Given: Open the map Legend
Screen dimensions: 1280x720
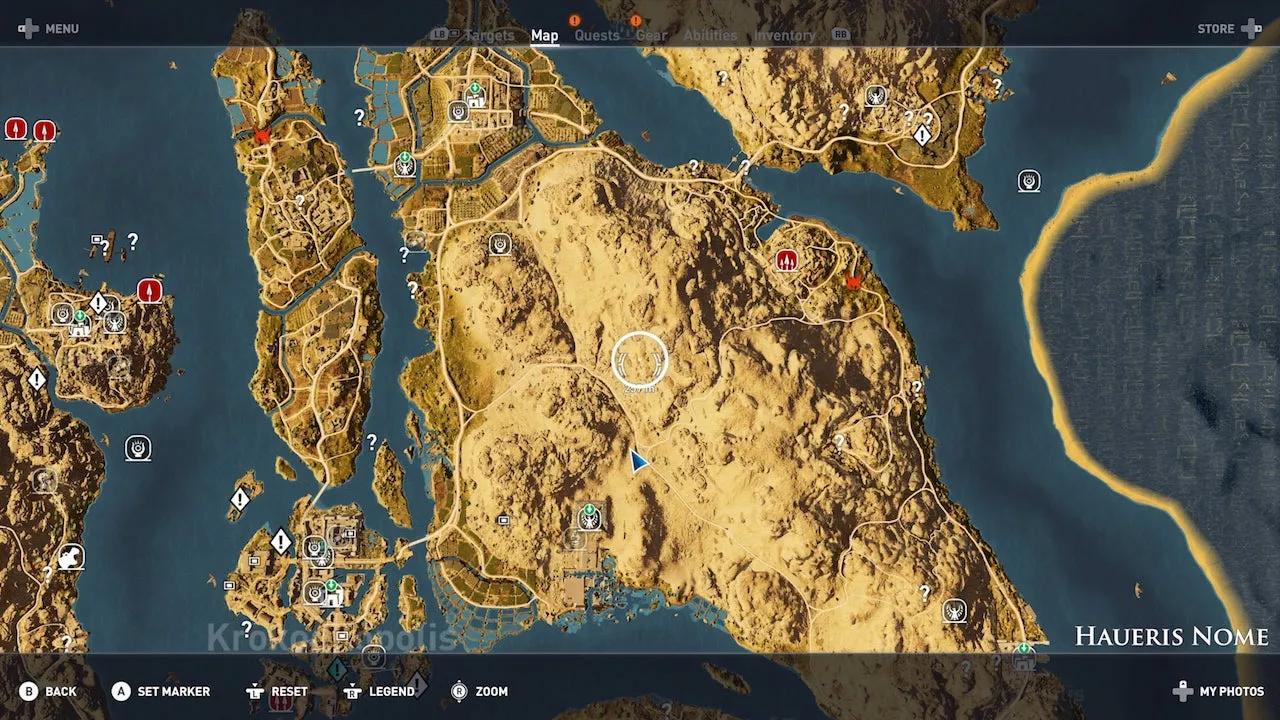Looking at the screenshot, I should click(380, 691).
